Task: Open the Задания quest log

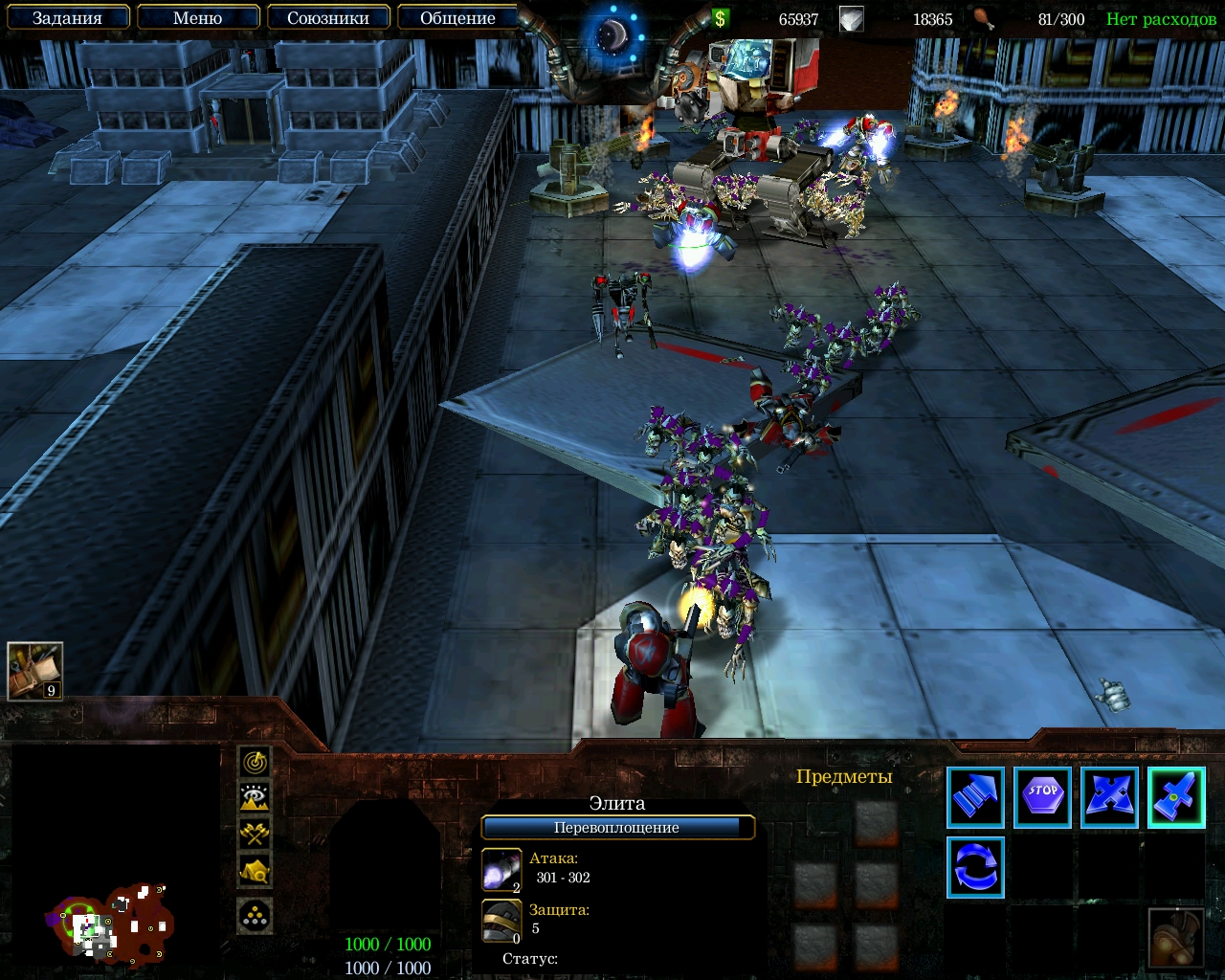Action: [x=67, y=18]
